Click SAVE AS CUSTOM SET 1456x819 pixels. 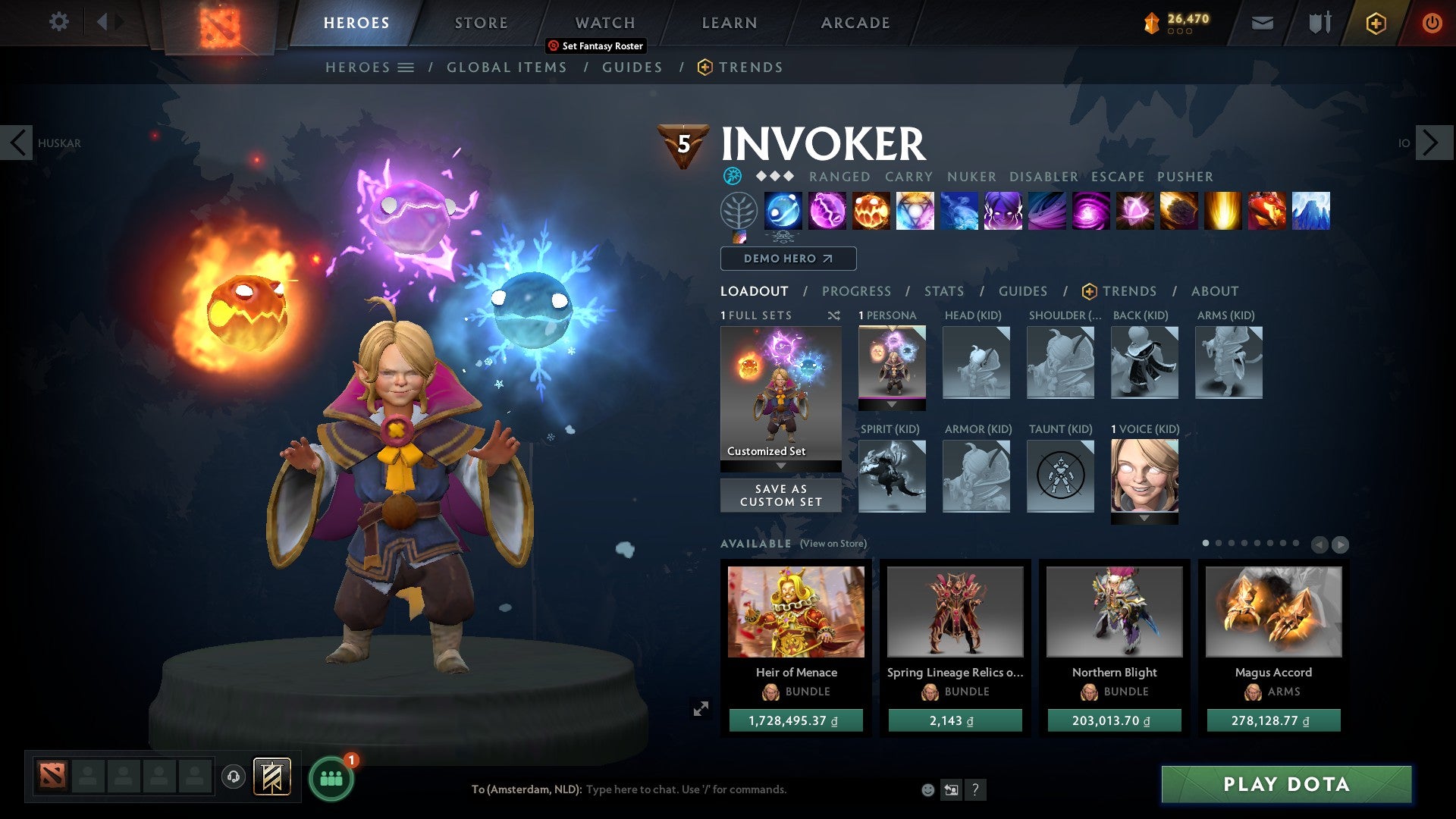point(780,494)
